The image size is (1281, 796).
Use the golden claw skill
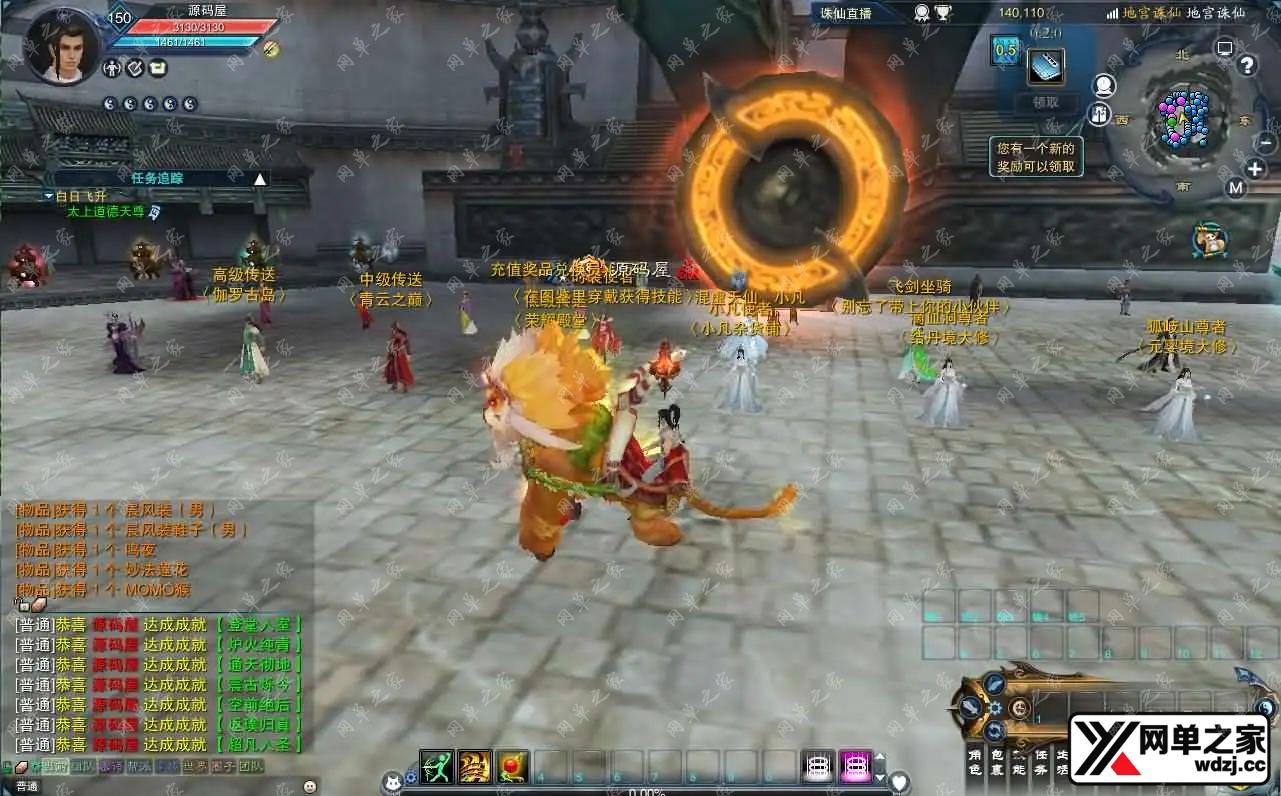(x=474, y=766)
